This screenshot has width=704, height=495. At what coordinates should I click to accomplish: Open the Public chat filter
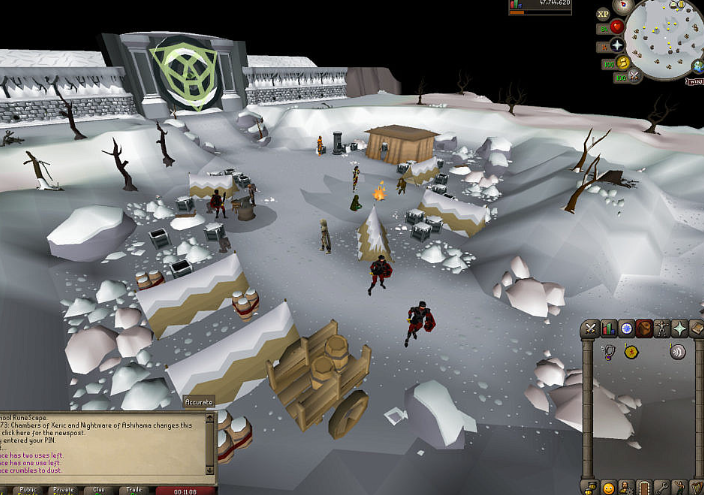click(x=27, y=490)
